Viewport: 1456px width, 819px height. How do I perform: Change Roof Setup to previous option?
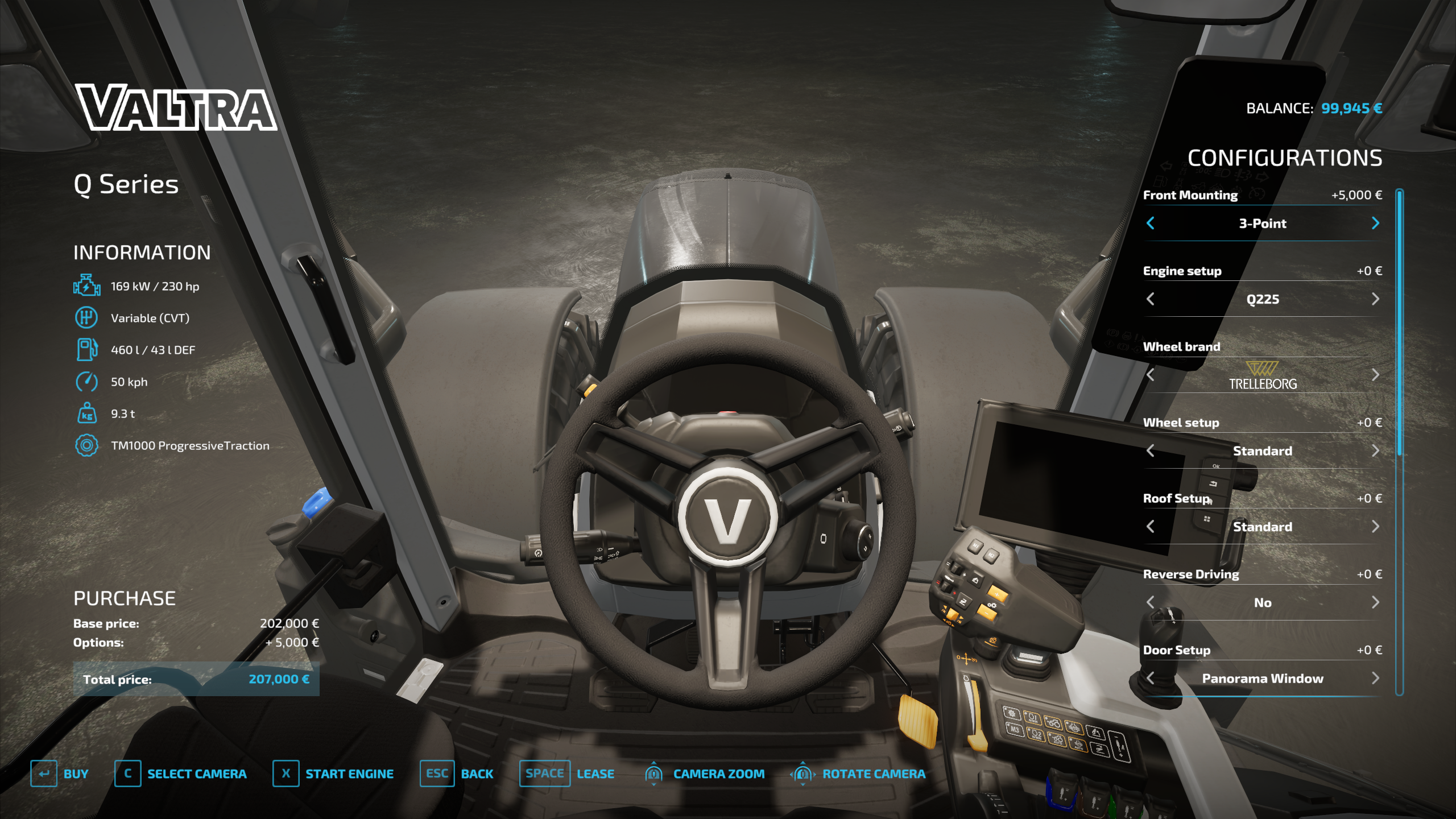click(x=1151, y=527)
